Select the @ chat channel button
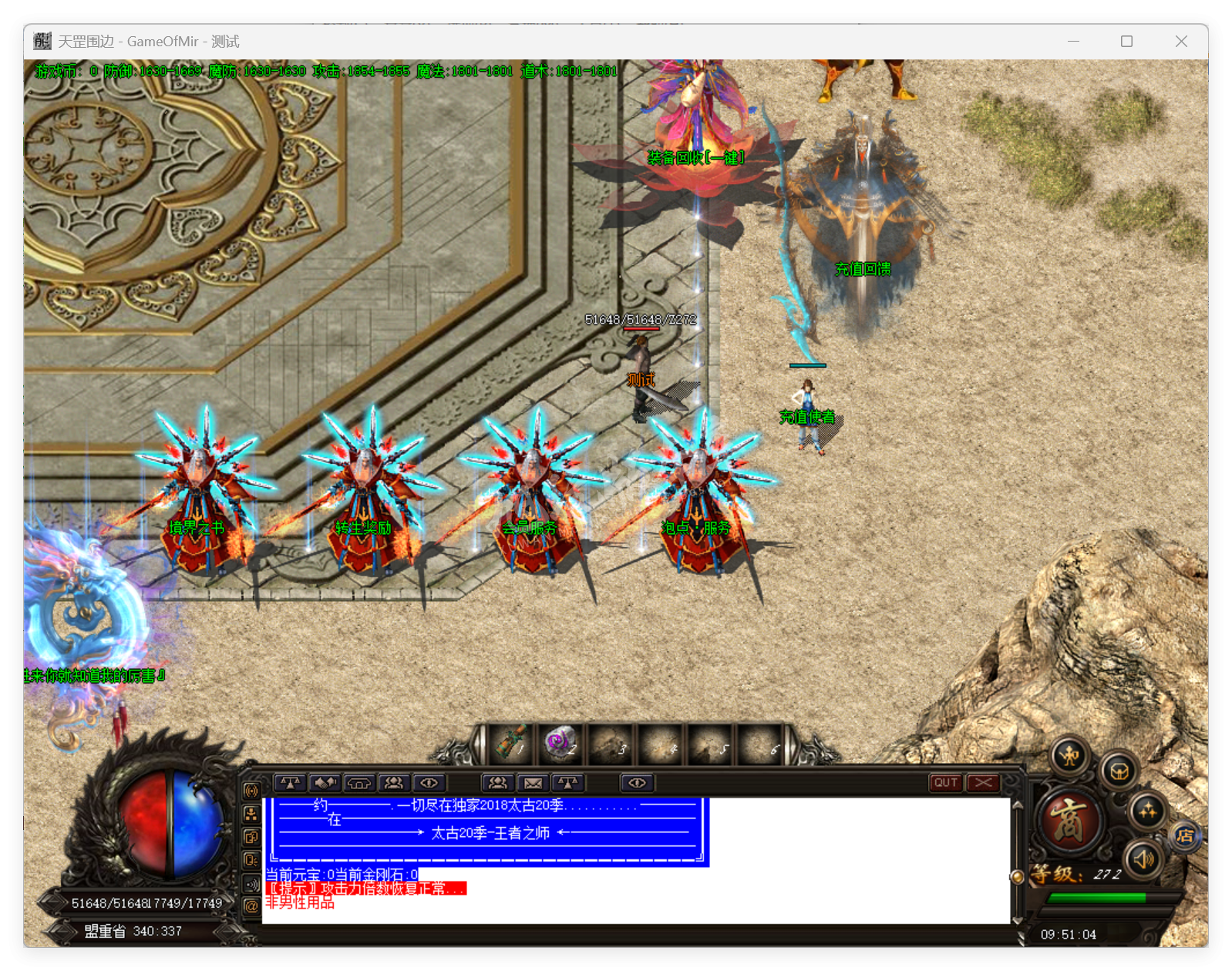Image resolution: width=1232 pixels, height=971 pixels. [251, 906]
